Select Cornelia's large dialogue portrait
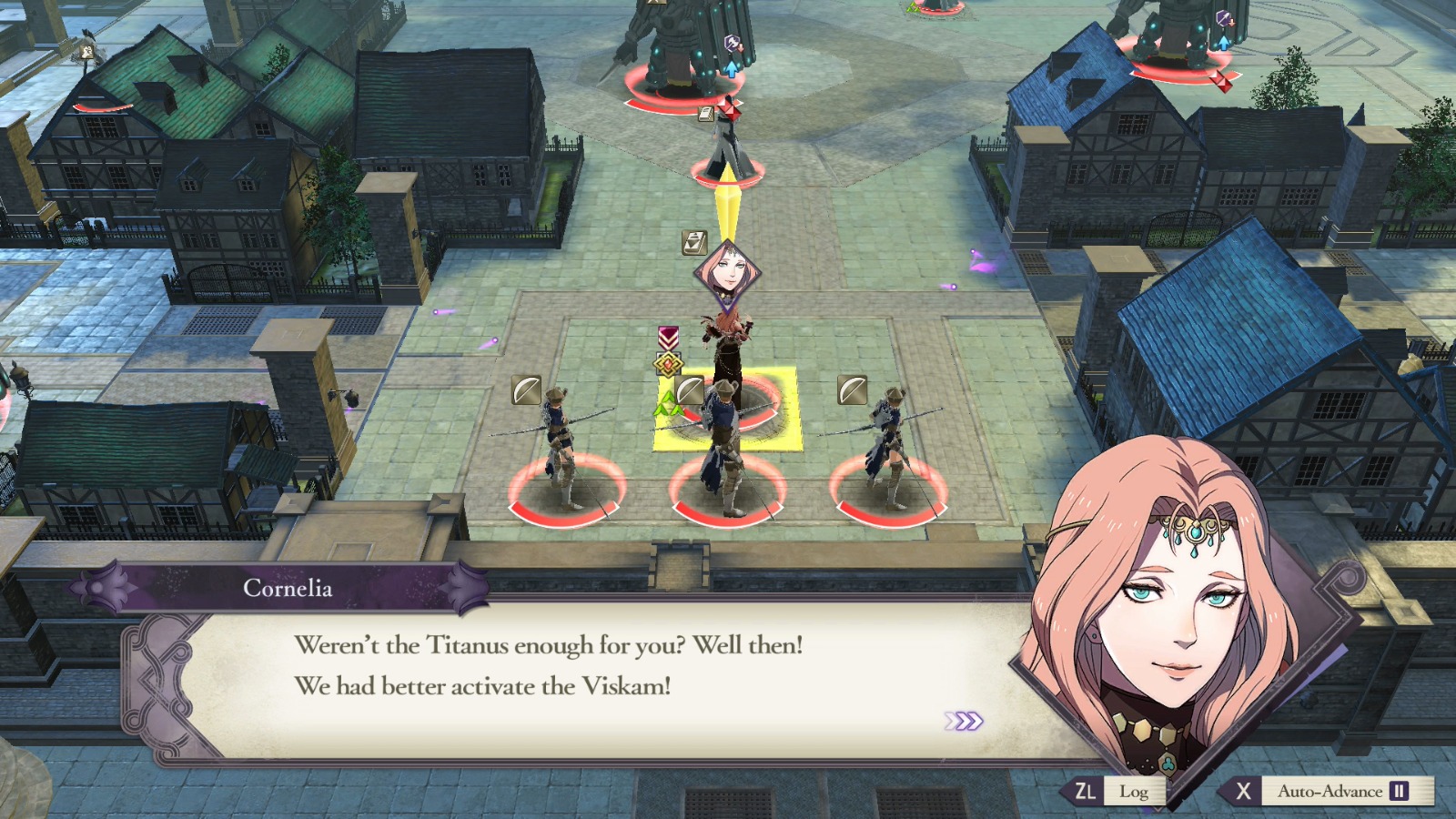Viewport: 1456px width, 819px height. [x=1174, y=628]
